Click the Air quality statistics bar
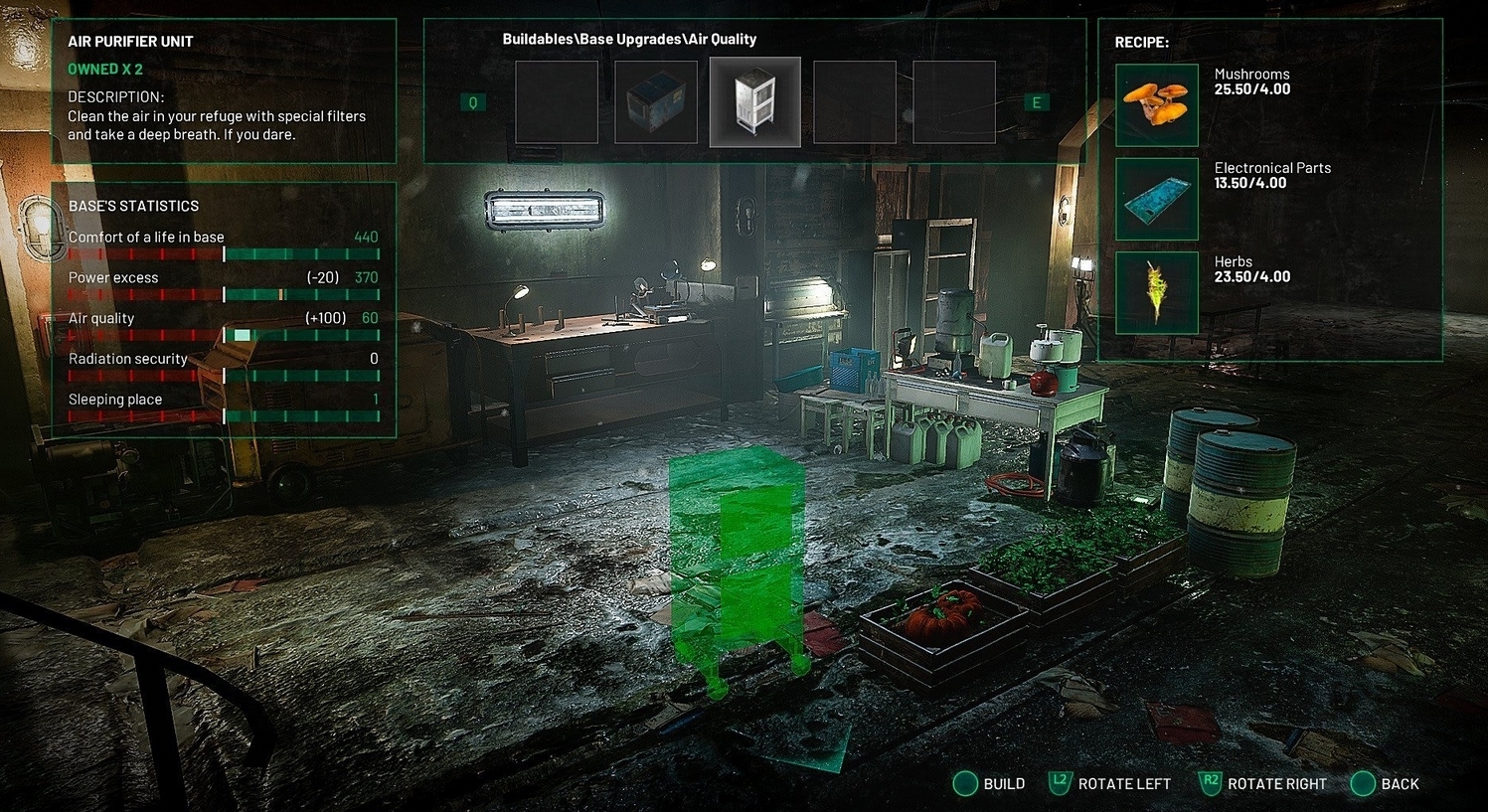Viewport: 1488px width, 812px height. (224, 335)
